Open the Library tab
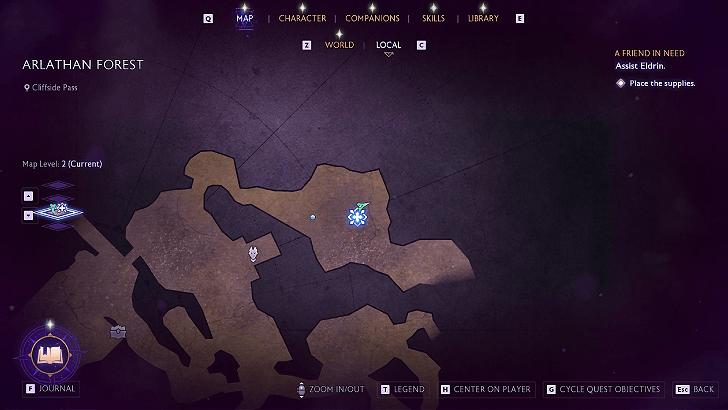The width and height of the screenshot is (728, 410). [483, 18]
